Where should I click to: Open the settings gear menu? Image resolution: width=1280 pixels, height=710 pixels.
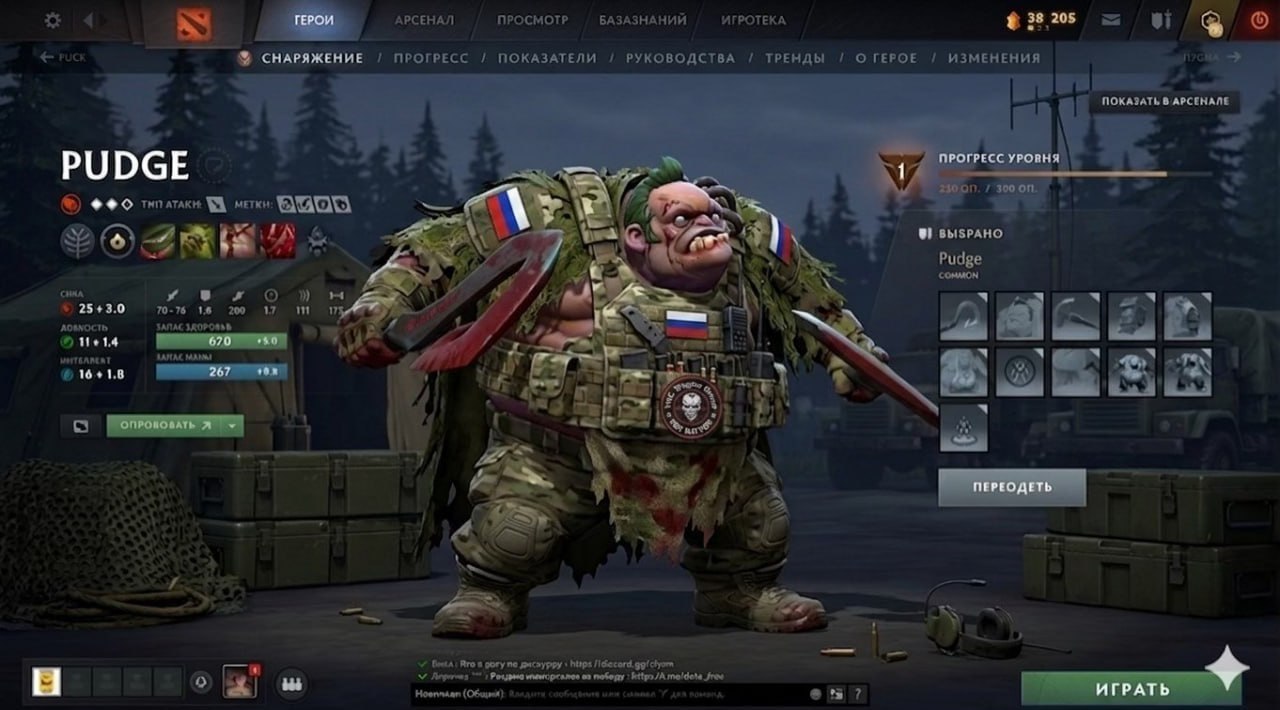(52, 20)
